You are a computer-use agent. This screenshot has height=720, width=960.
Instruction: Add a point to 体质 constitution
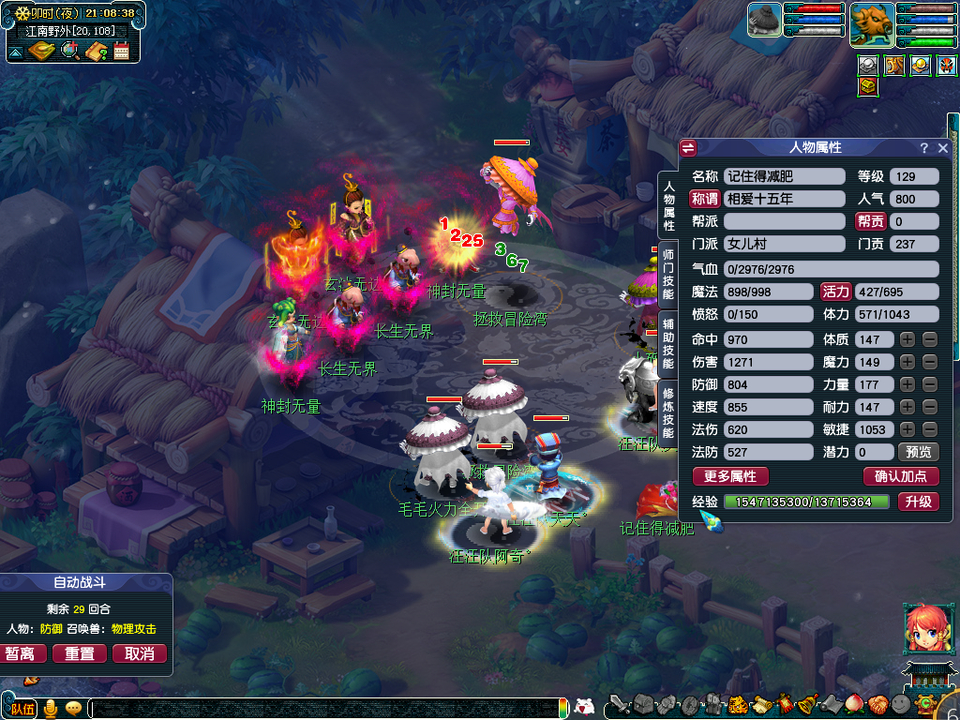[907, 340]
